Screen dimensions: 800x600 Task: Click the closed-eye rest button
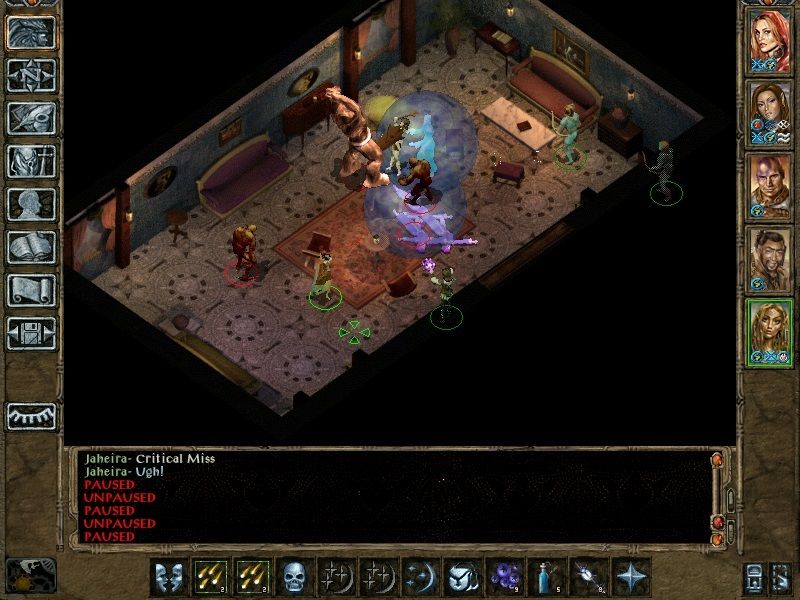pos(31,415)
